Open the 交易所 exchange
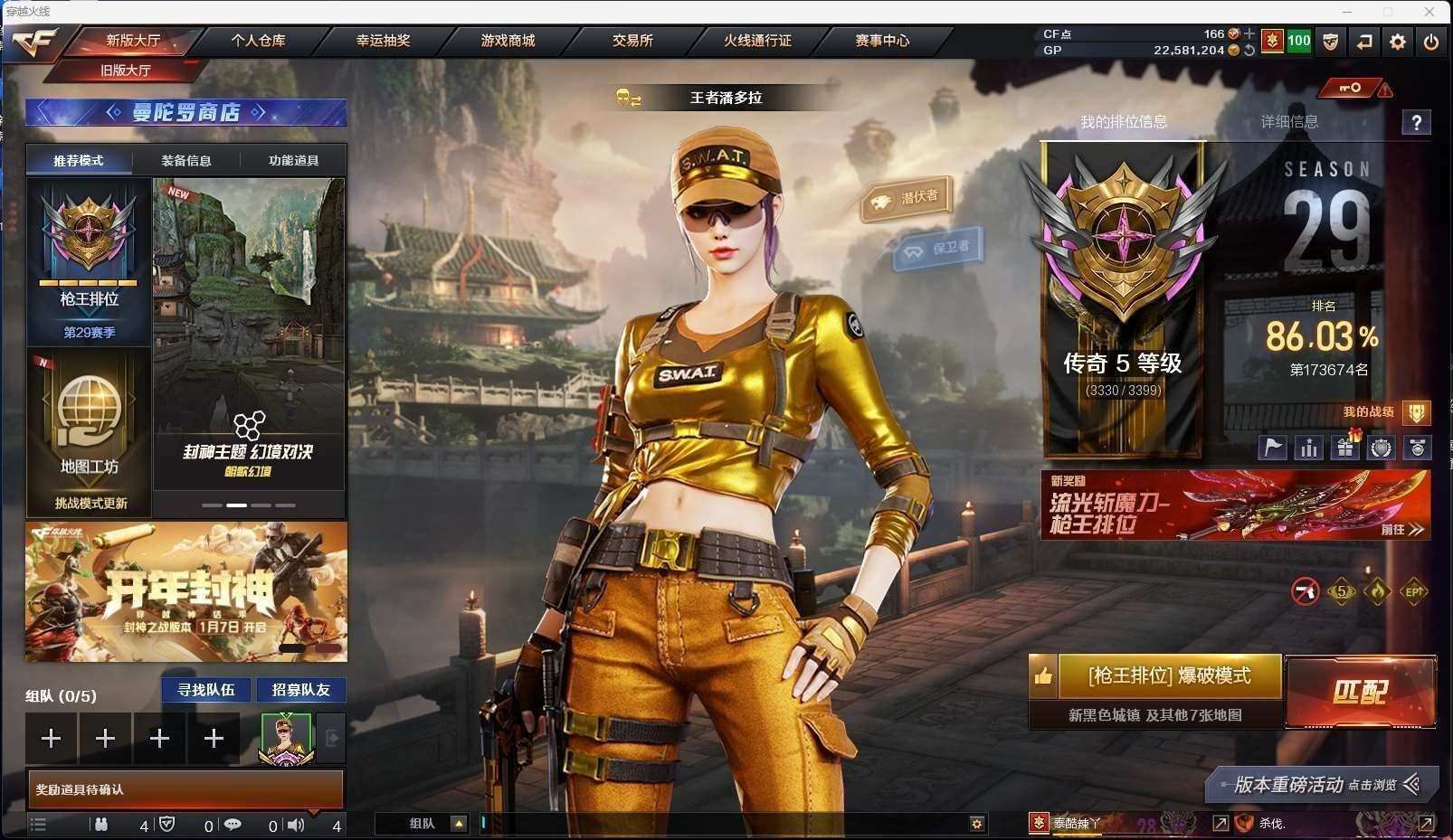This screenshot has width=1453, height=840. coord(632,41)
